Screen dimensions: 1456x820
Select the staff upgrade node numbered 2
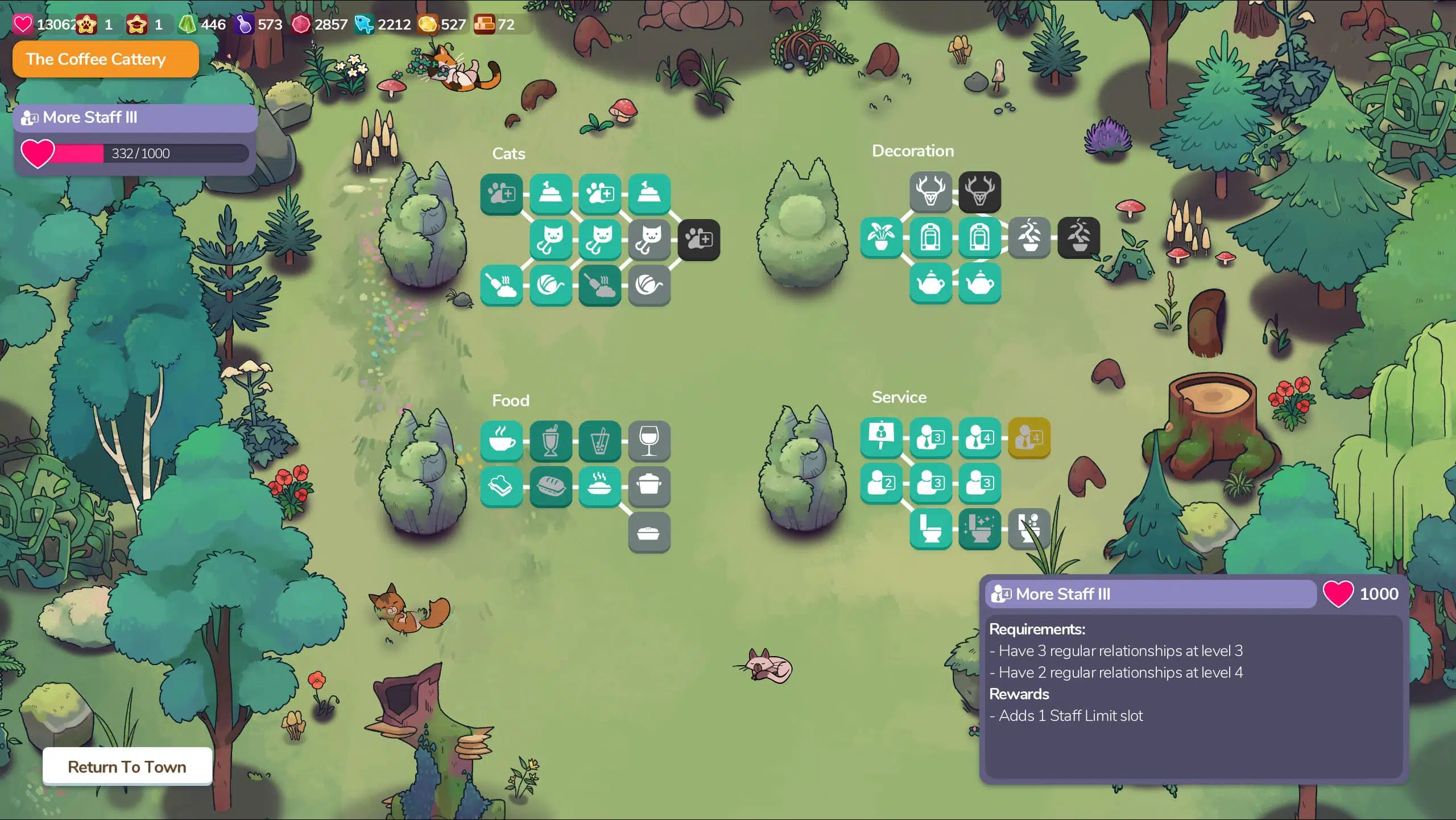click(x=881, y=484)
